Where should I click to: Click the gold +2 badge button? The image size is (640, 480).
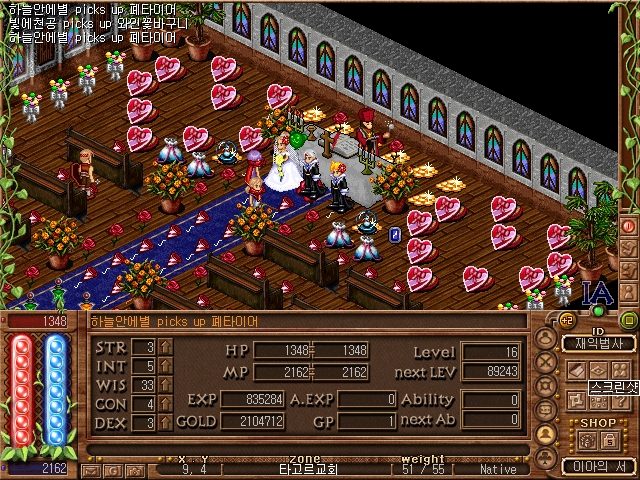(566, 320)
